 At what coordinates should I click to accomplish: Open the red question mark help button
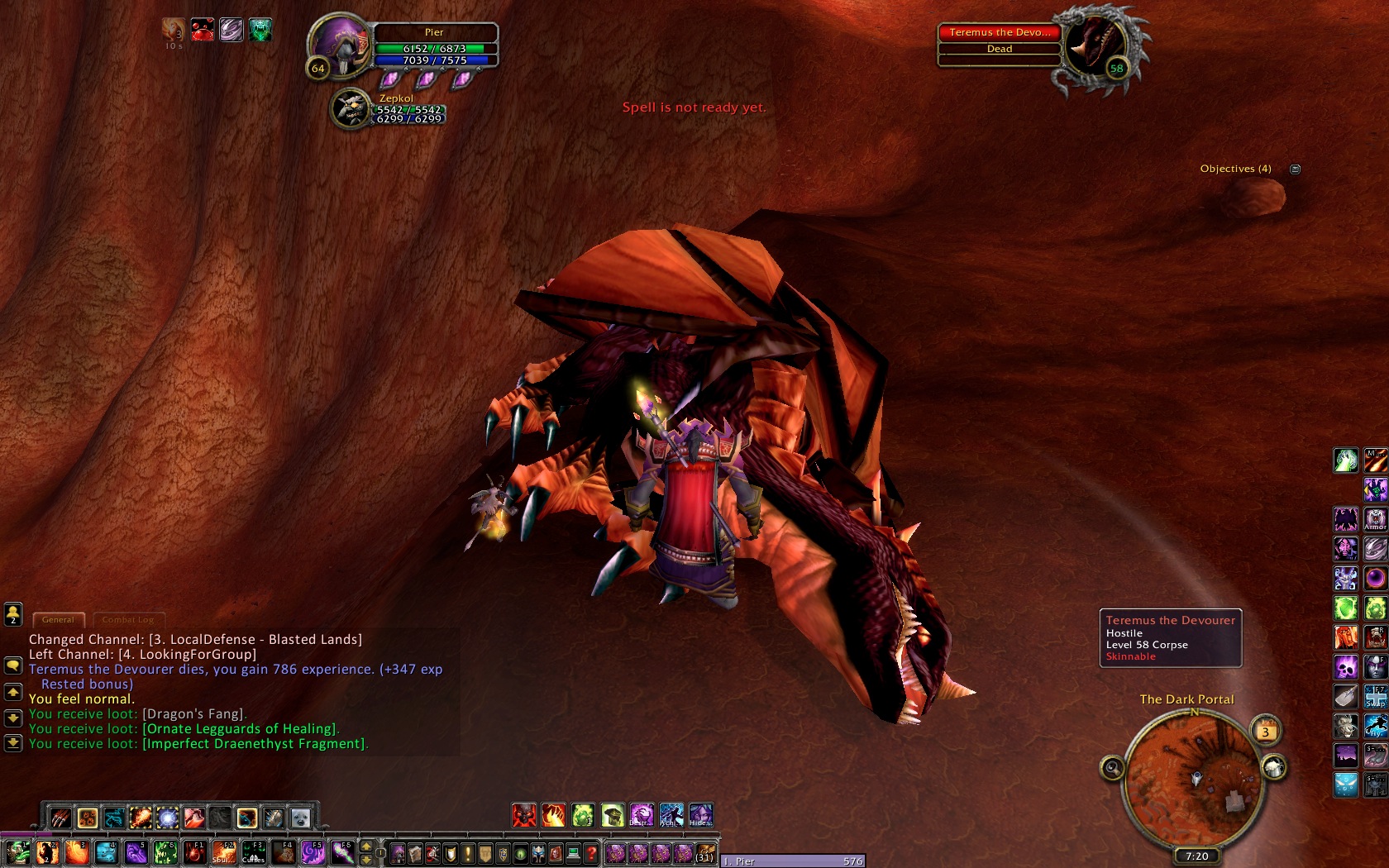point(590,852)
